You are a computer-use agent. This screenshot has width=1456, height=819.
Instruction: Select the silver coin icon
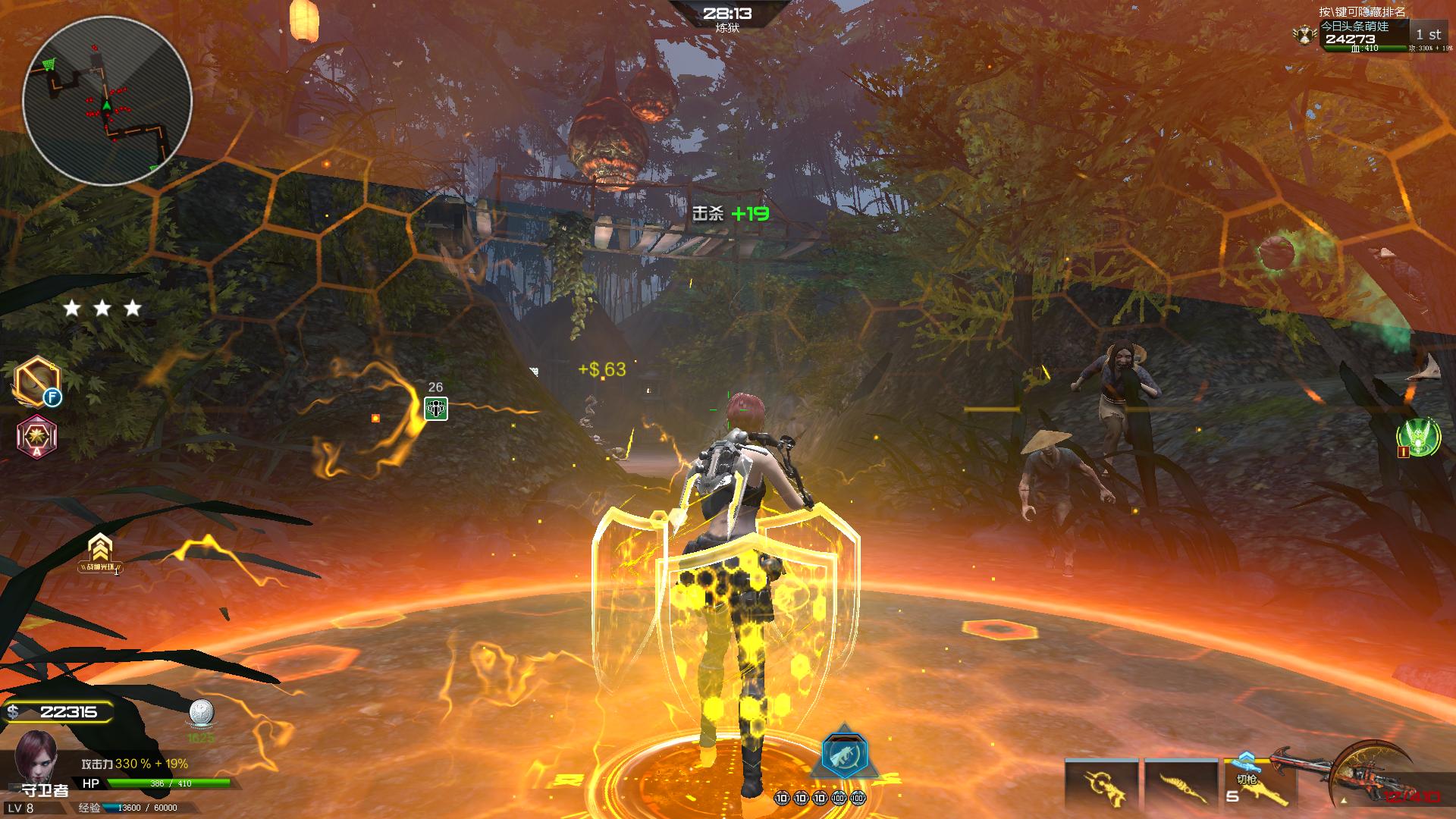[201, 714]
